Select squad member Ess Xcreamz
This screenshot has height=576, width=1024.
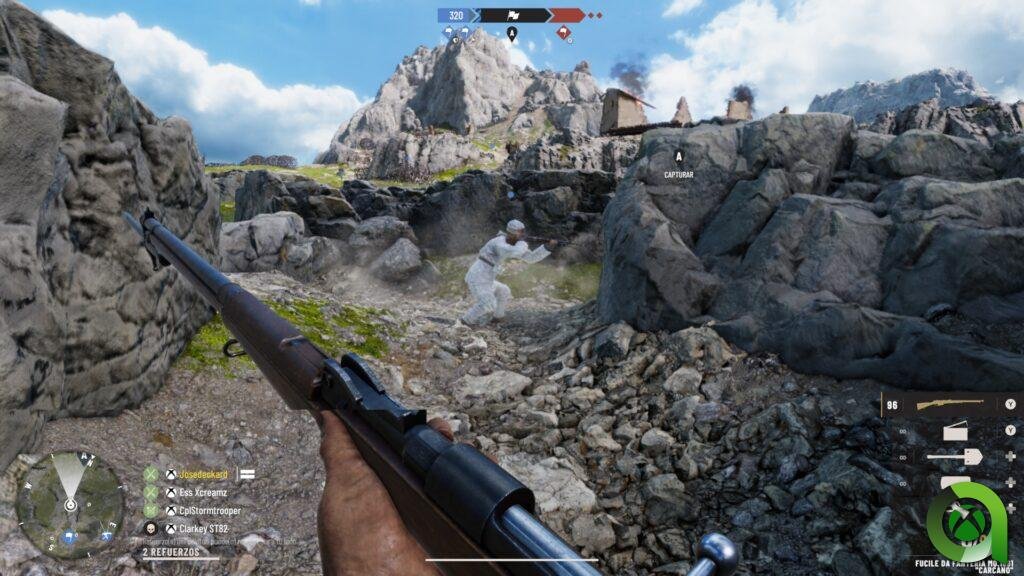pyautogui.click(x=204, y=493)
